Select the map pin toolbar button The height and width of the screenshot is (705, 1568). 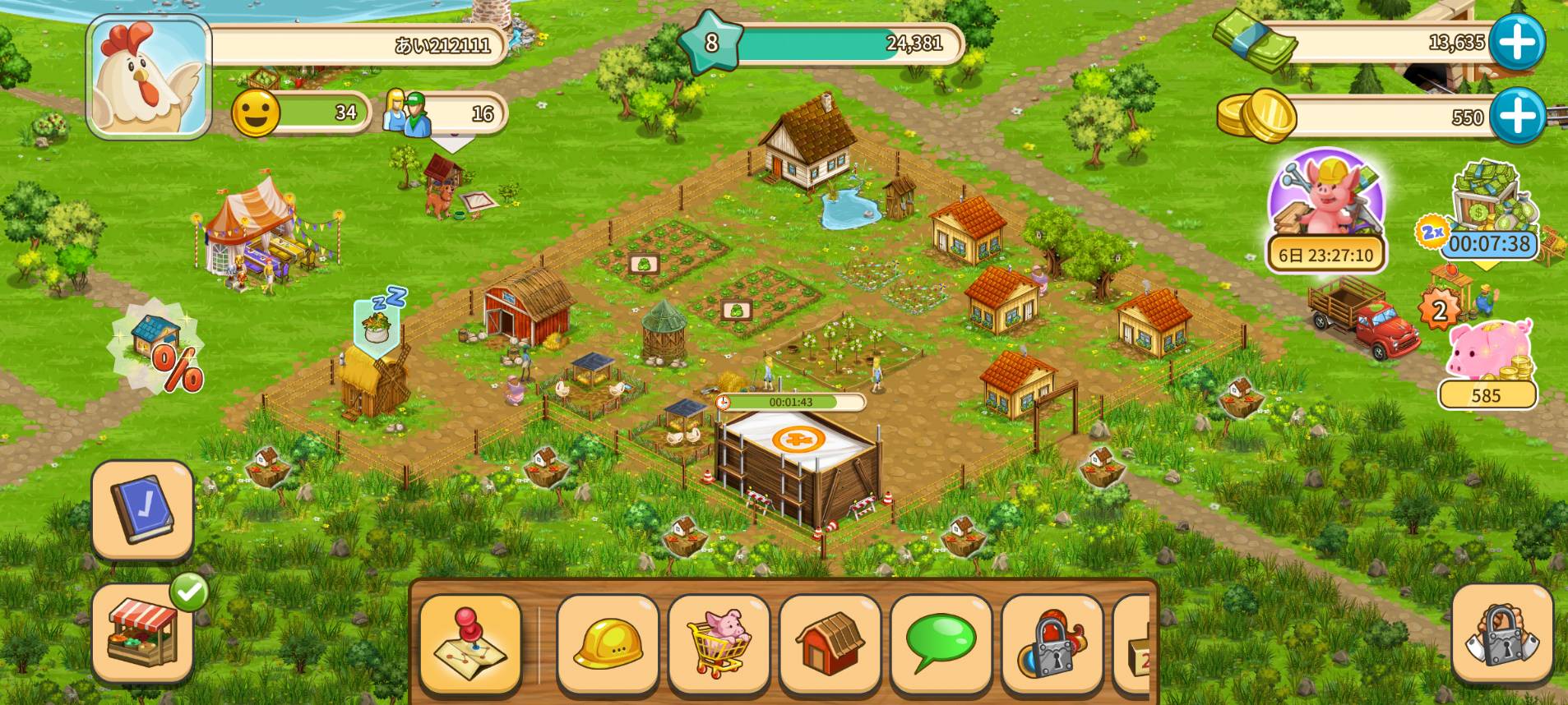pyautogui.click(x=470, y=643)
